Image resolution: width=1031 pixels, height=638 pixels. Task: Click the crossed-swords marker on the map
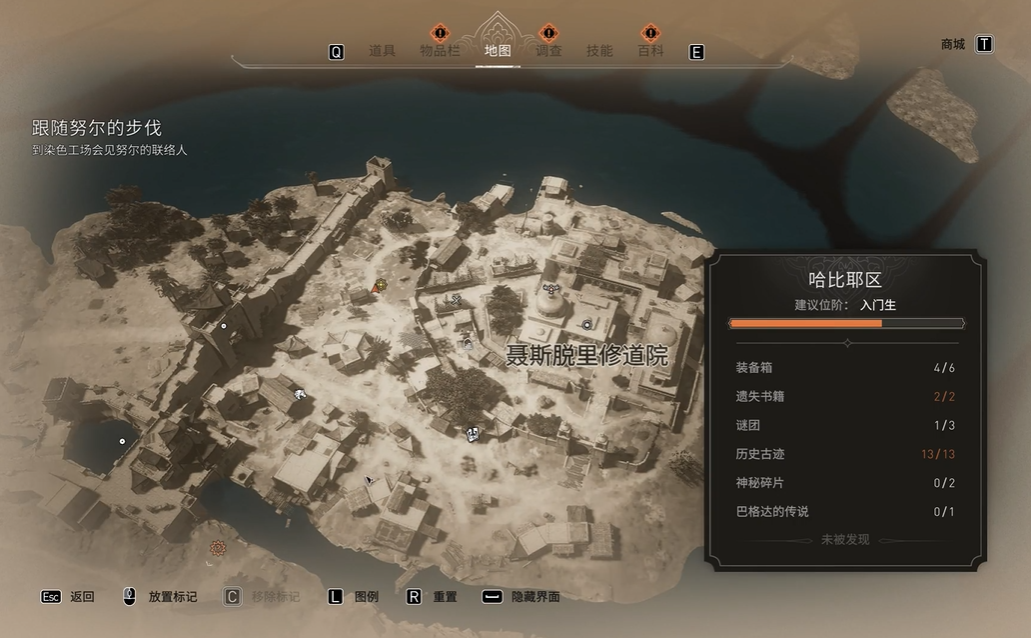(457, 298)
